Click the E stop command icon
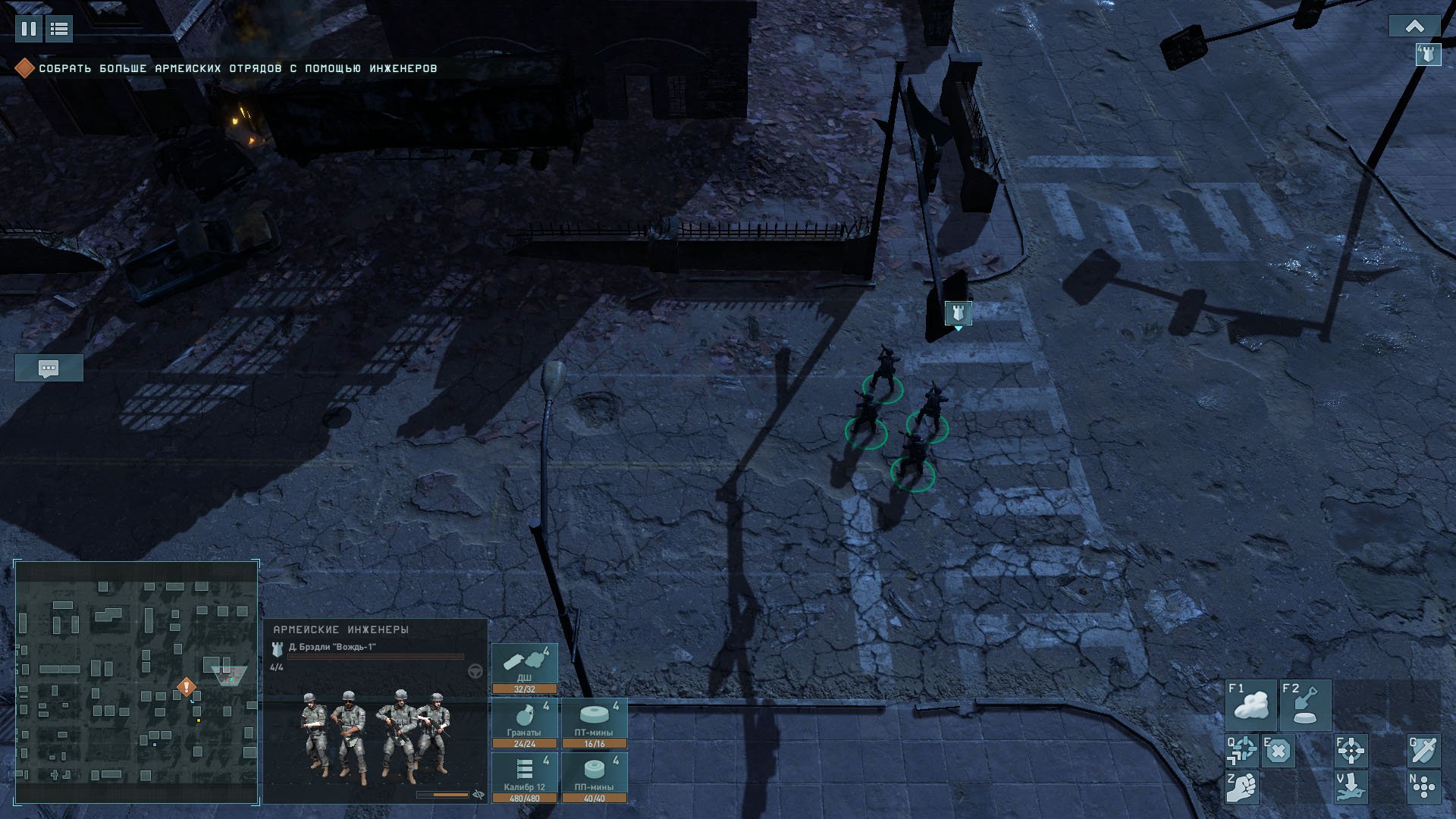The image size is (1456, 819). (1278, 750)
